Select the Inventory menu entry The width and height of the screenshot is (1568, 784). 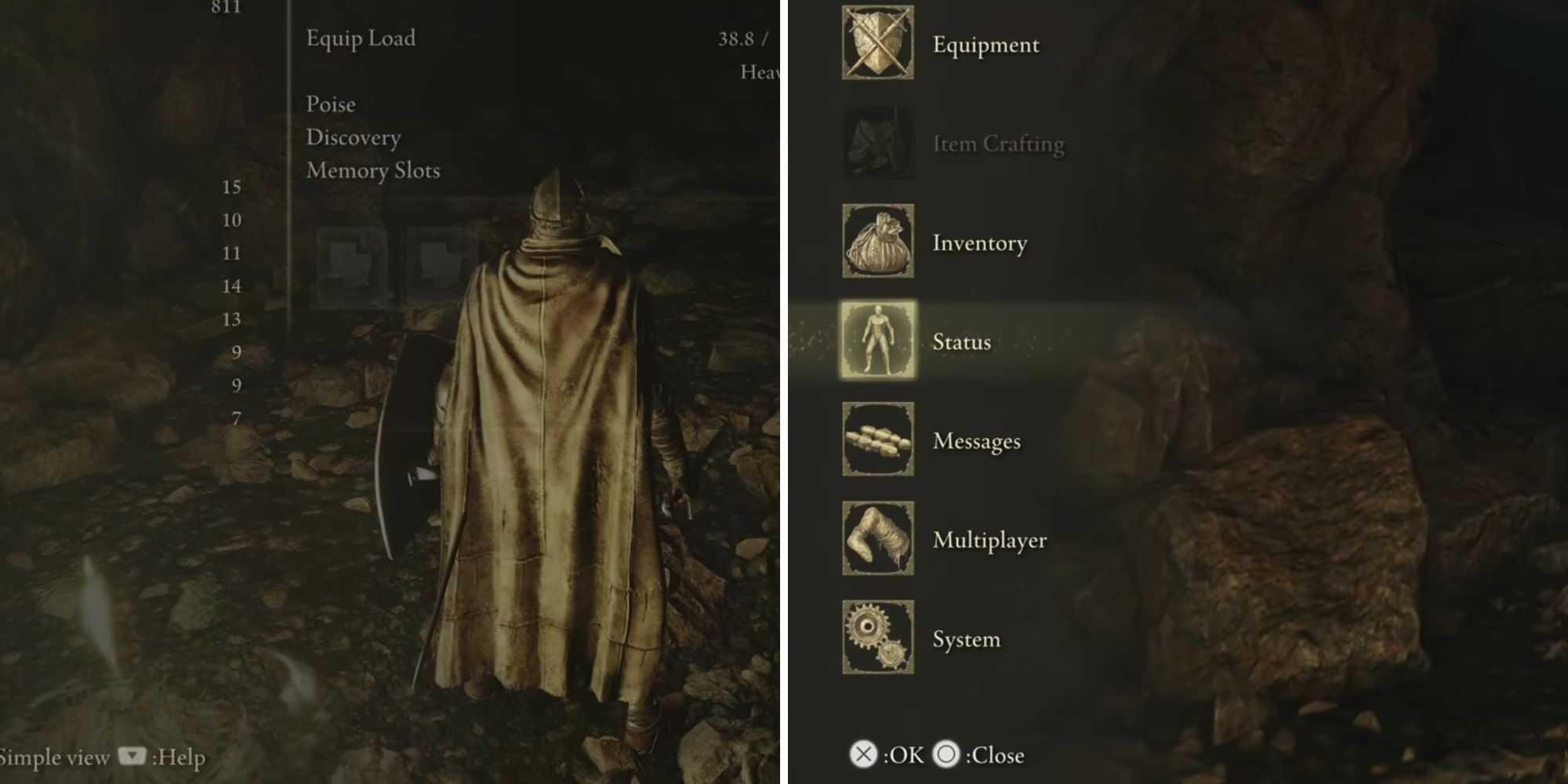978,243
